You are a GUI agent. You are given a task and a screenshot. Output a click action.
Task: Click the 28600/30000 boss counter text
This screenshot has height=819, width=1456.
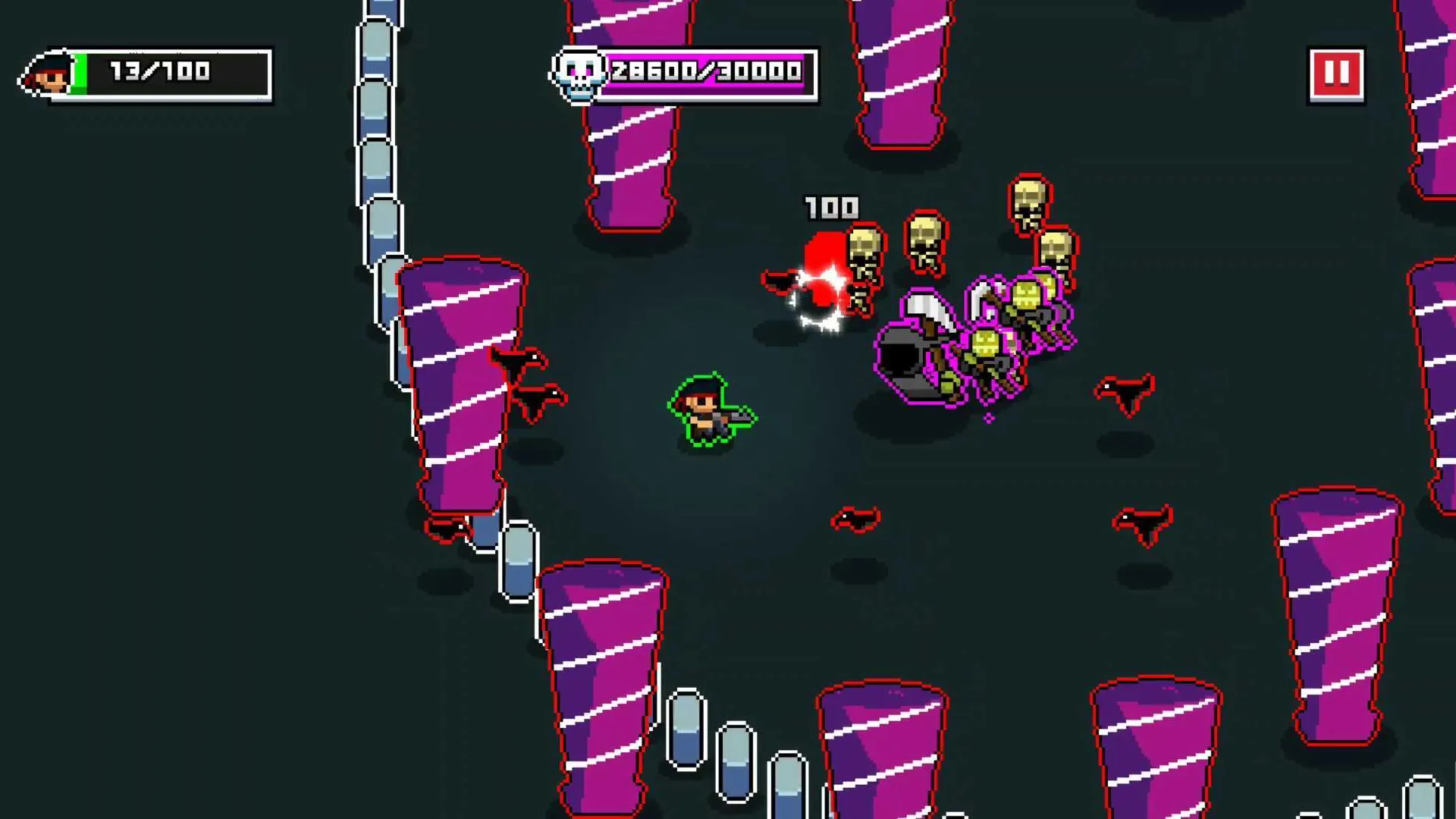[704, 74]
